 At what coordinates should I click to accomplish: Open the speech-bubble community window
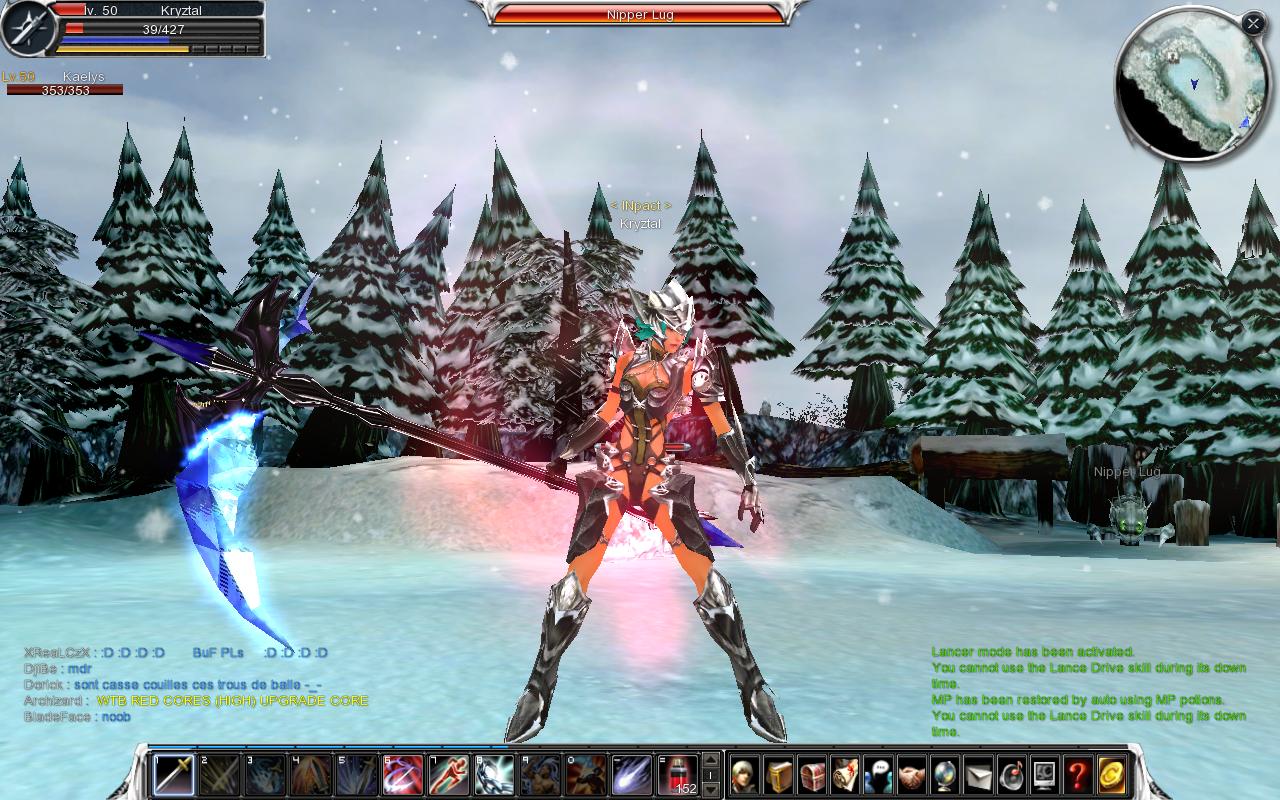coord(878,775)
